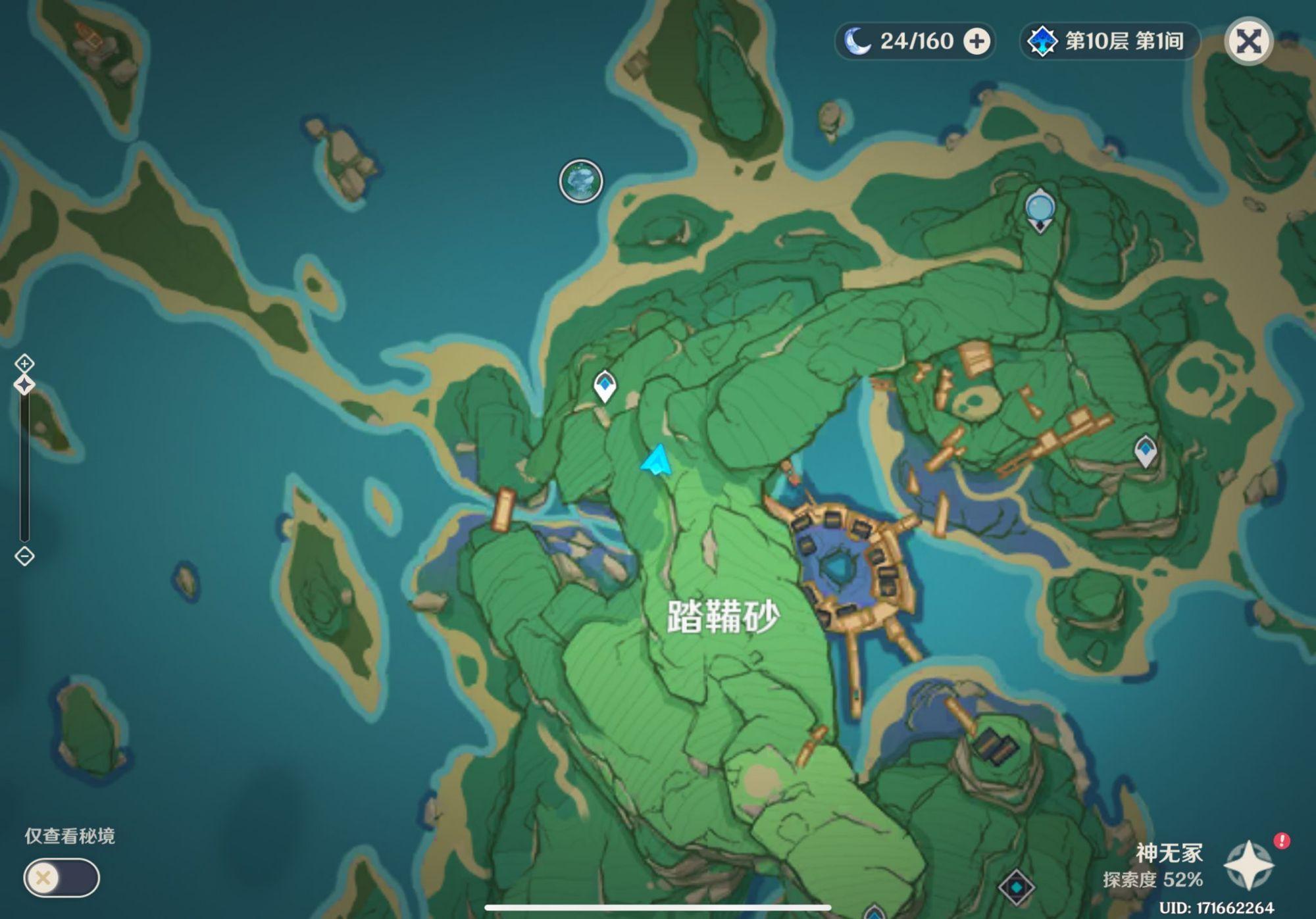
Task: Toggle the 仅查看秘境 domain-only switch
Action: click(x=61, y=878)
